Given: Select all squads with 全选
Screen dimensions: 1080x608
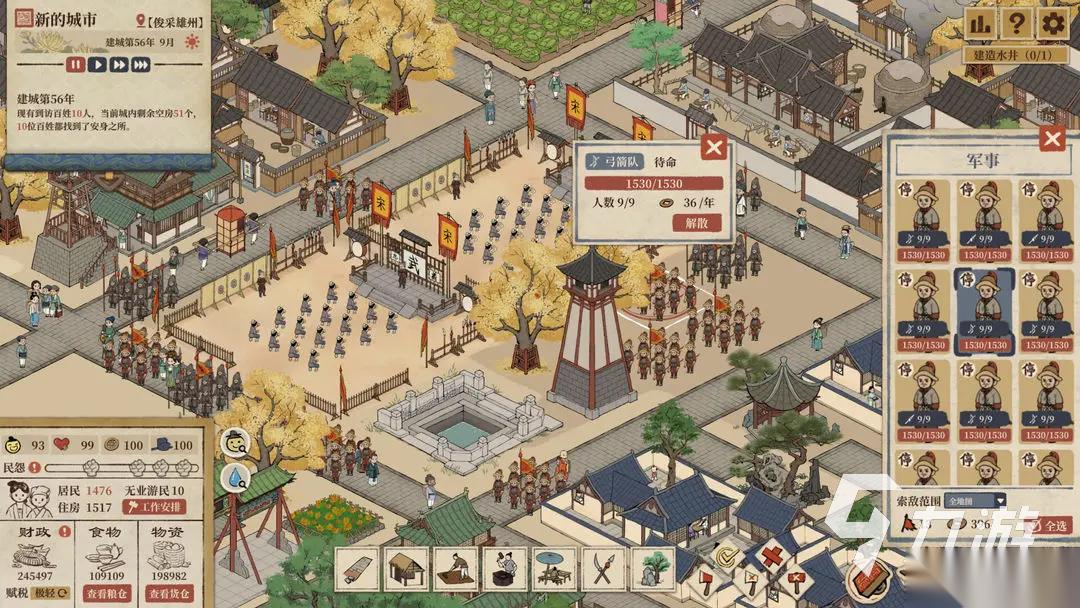Looking at the screenshot, I should click(x=1054, y=524).
